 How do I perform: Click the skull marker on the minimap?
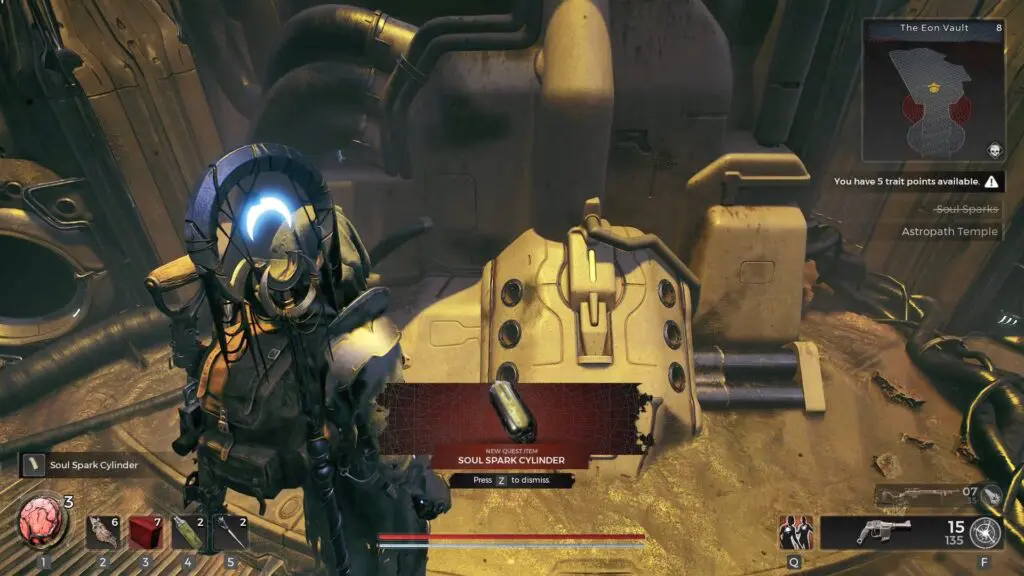994,150
